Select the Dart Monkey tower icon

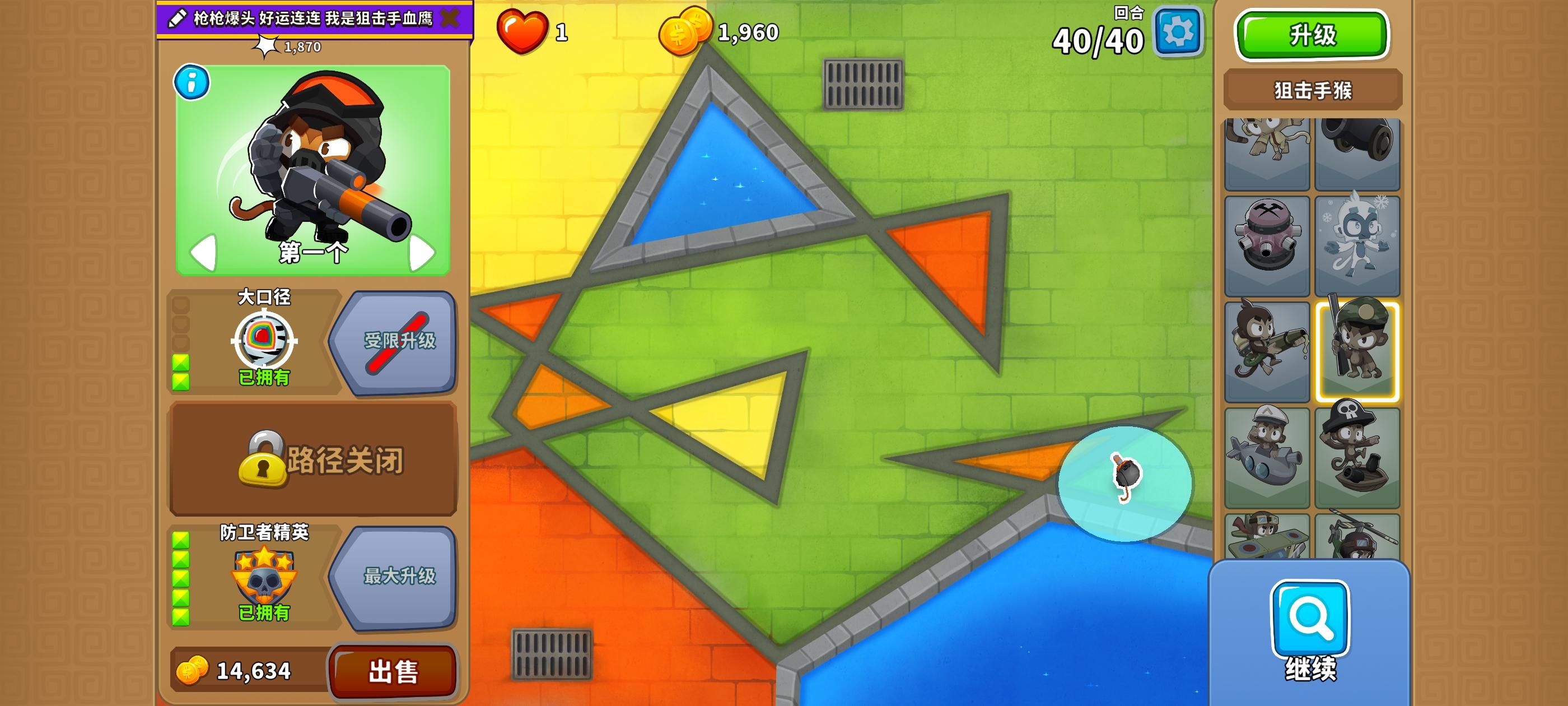(x=1267, y=152)
